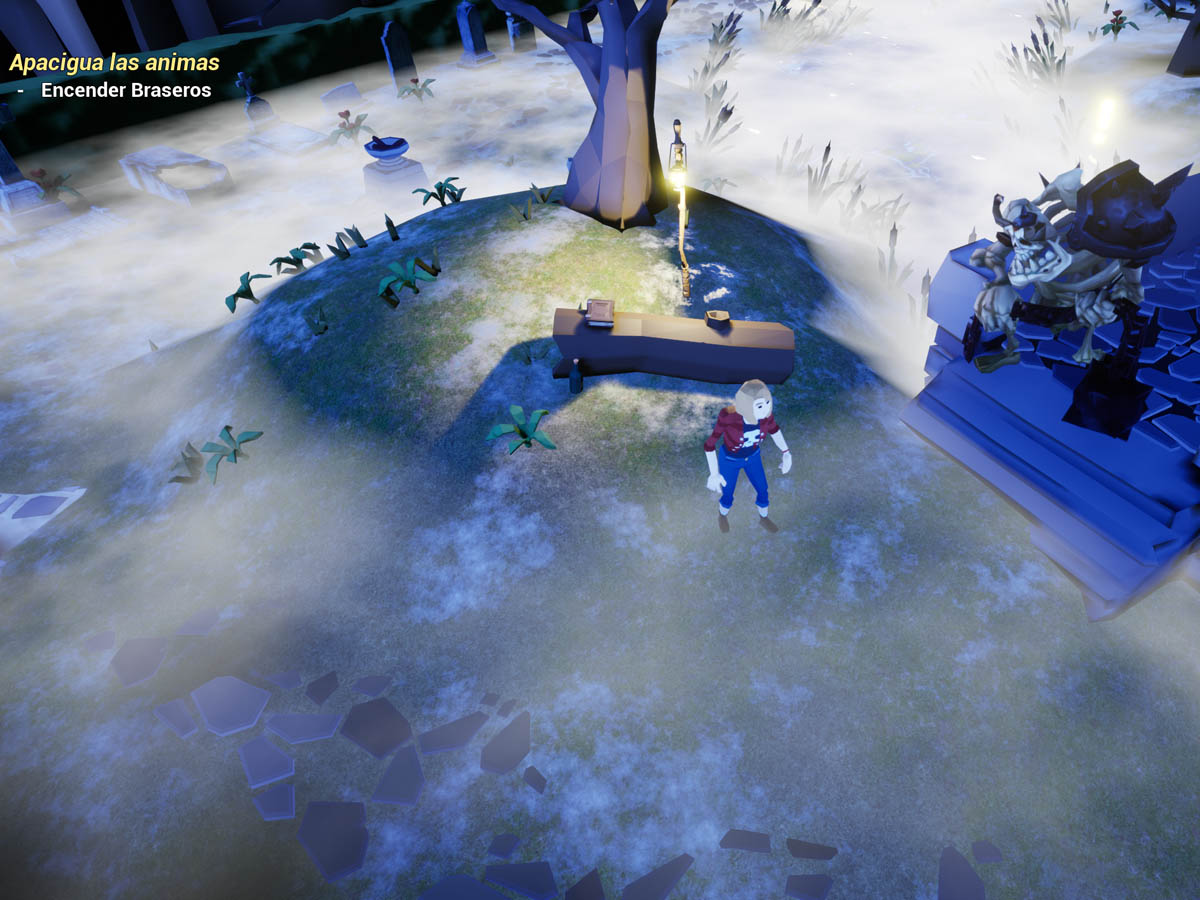This screenshot has width=1200, height=900.
Task: Select the 'Apacigua las animas' quest title
Action: pos(114,63)
